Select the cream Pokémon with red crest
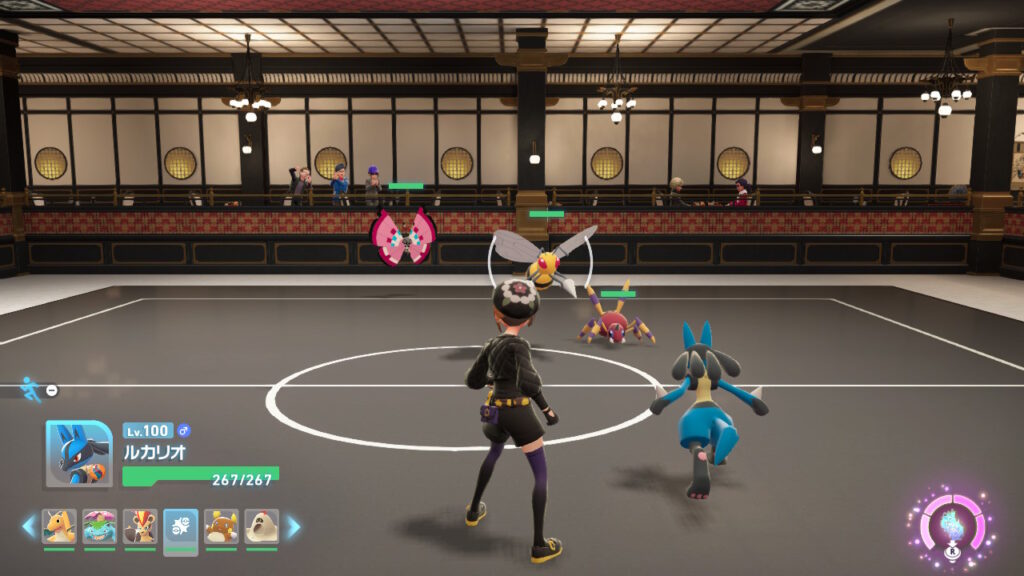Screen dimensions: 1024x576 262,526
